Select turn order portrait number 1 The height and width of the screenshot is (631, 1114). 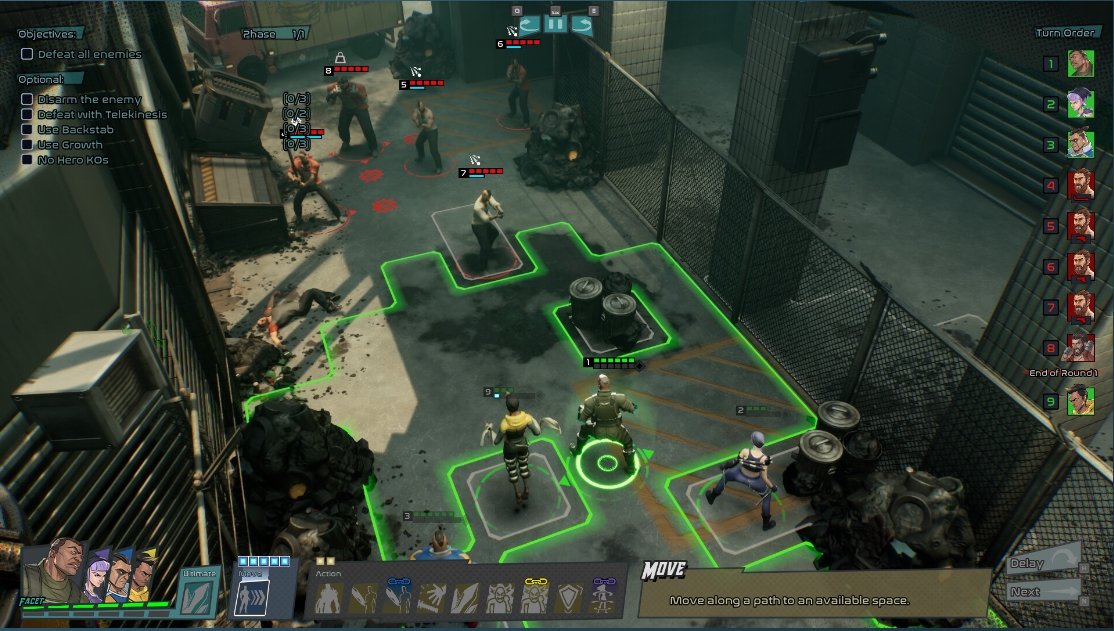point(1080,64)
